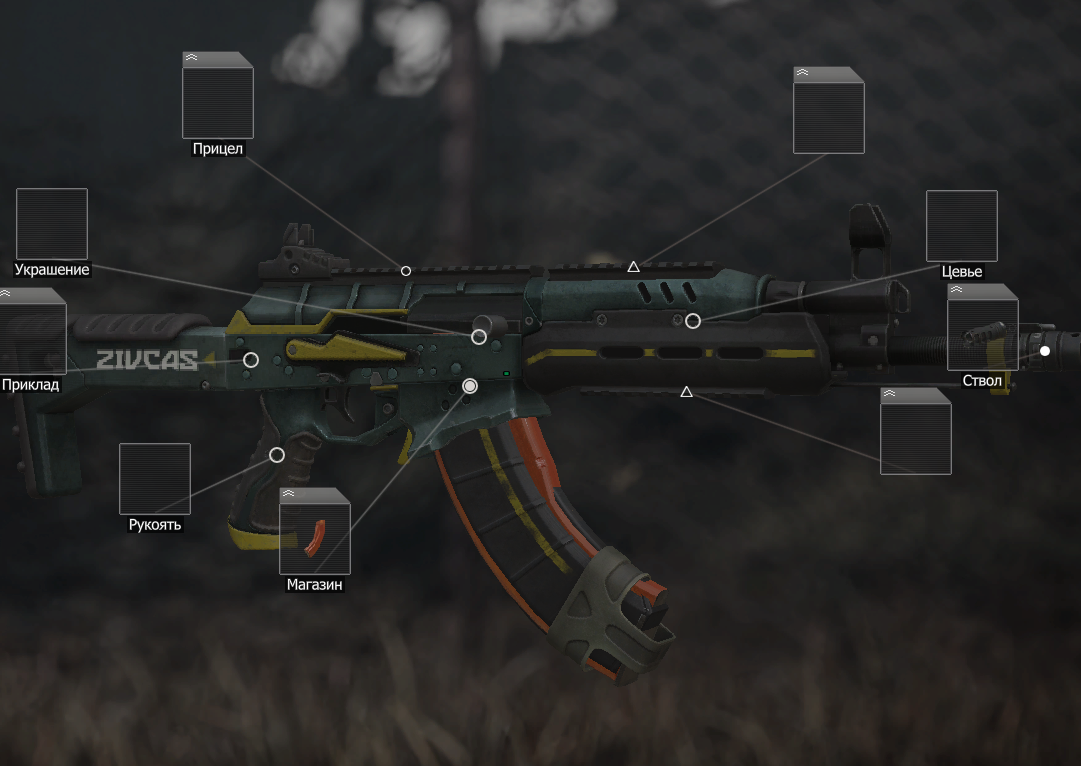Click the triangle marker under the handguard

(x=686, y=392)
